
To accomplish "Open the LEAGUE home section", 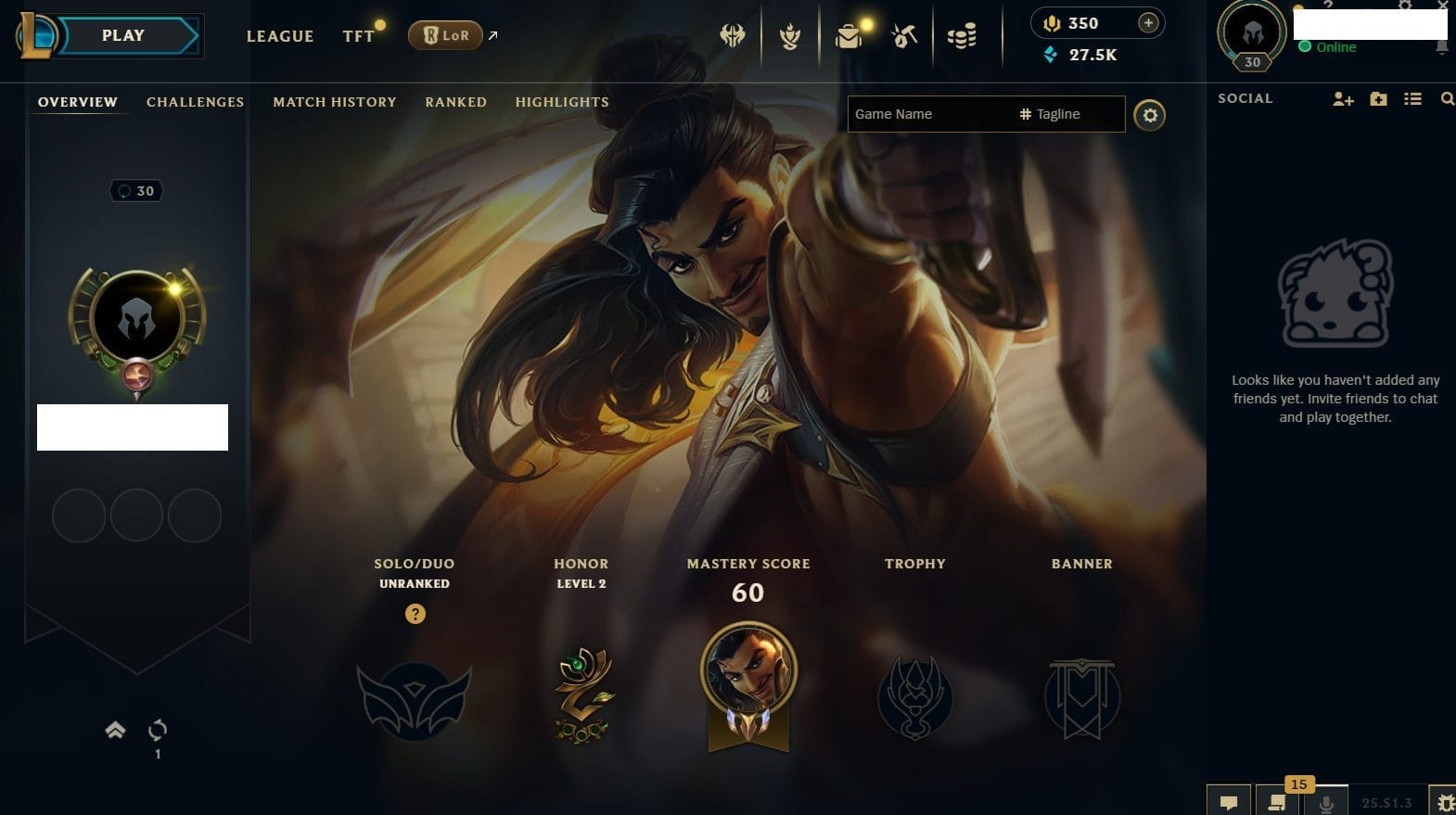I will click(x=279, y=36).
